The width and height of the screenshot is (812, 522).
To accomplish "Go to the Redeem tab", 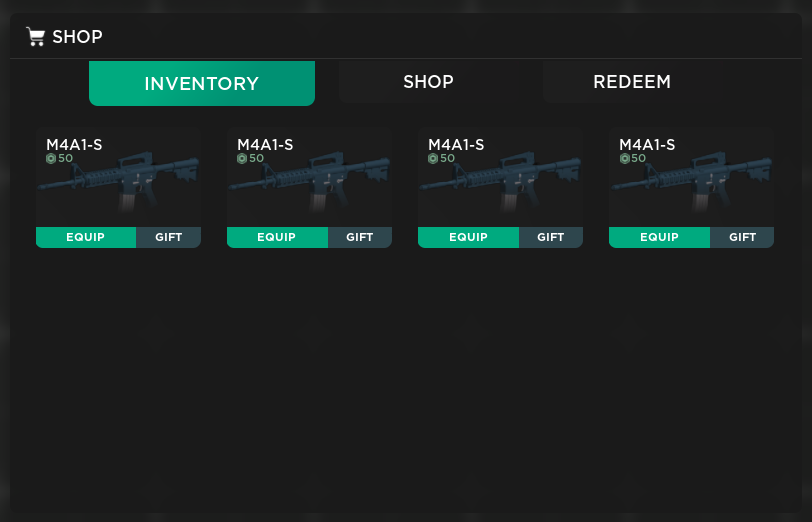I will (x=631, y=82).
